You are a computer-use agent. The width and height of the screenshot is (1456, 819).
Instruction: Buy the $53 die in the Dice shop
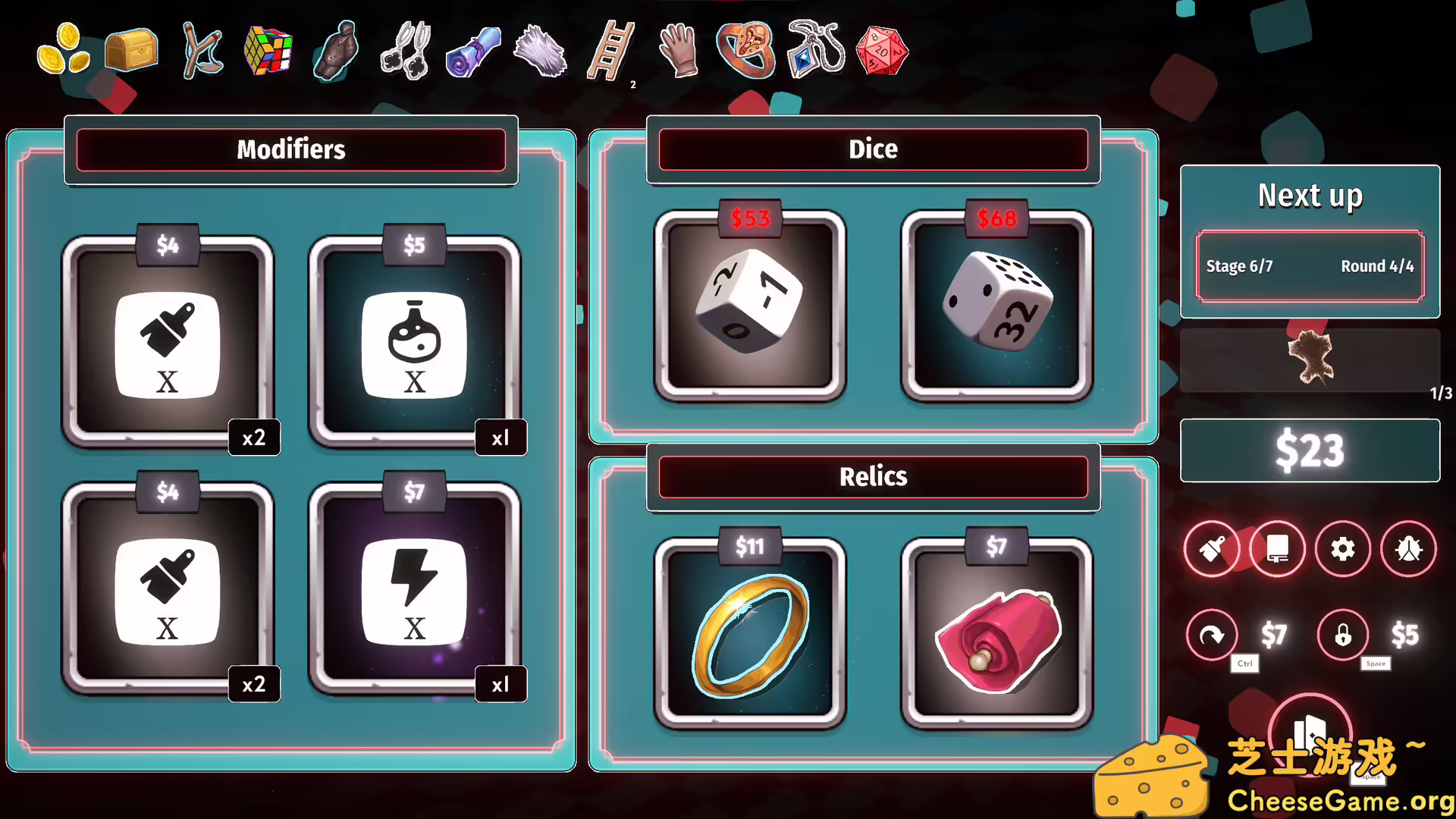click(x=750, y=303)
